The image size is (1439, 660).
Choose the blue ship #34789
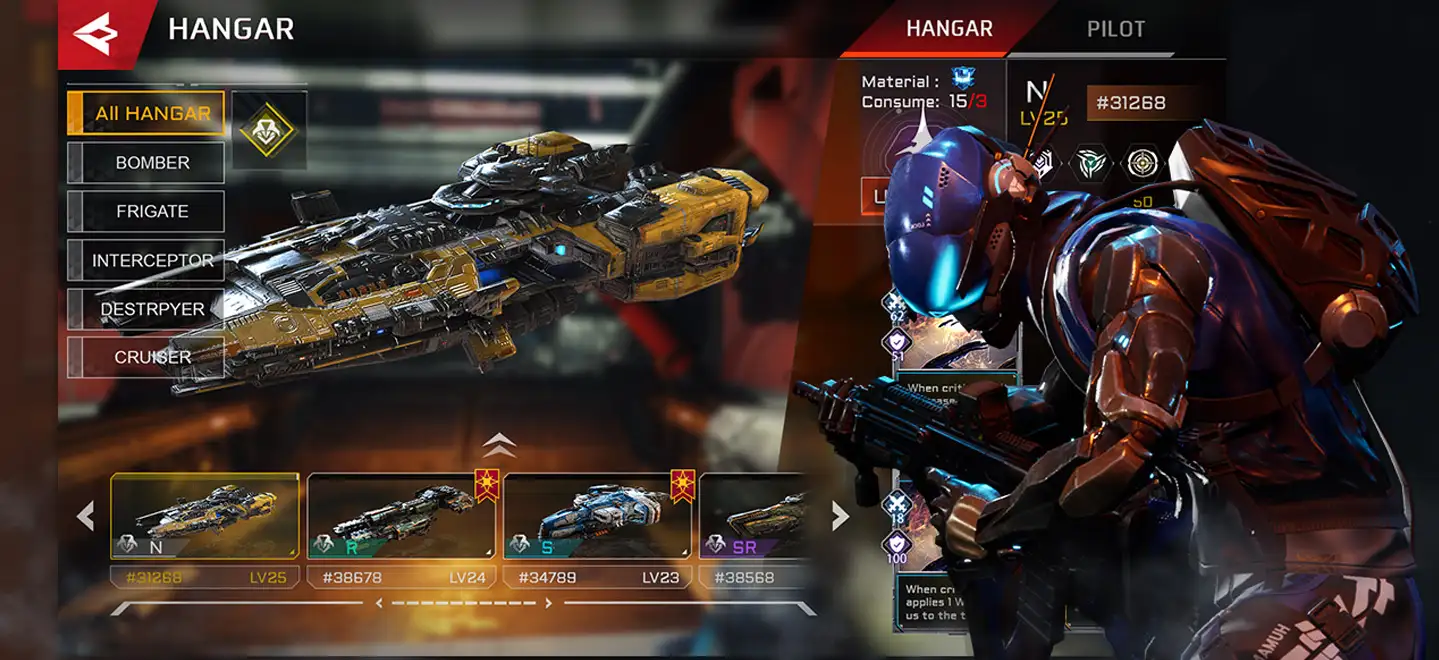pyautogui.click(x=597, y=516)
